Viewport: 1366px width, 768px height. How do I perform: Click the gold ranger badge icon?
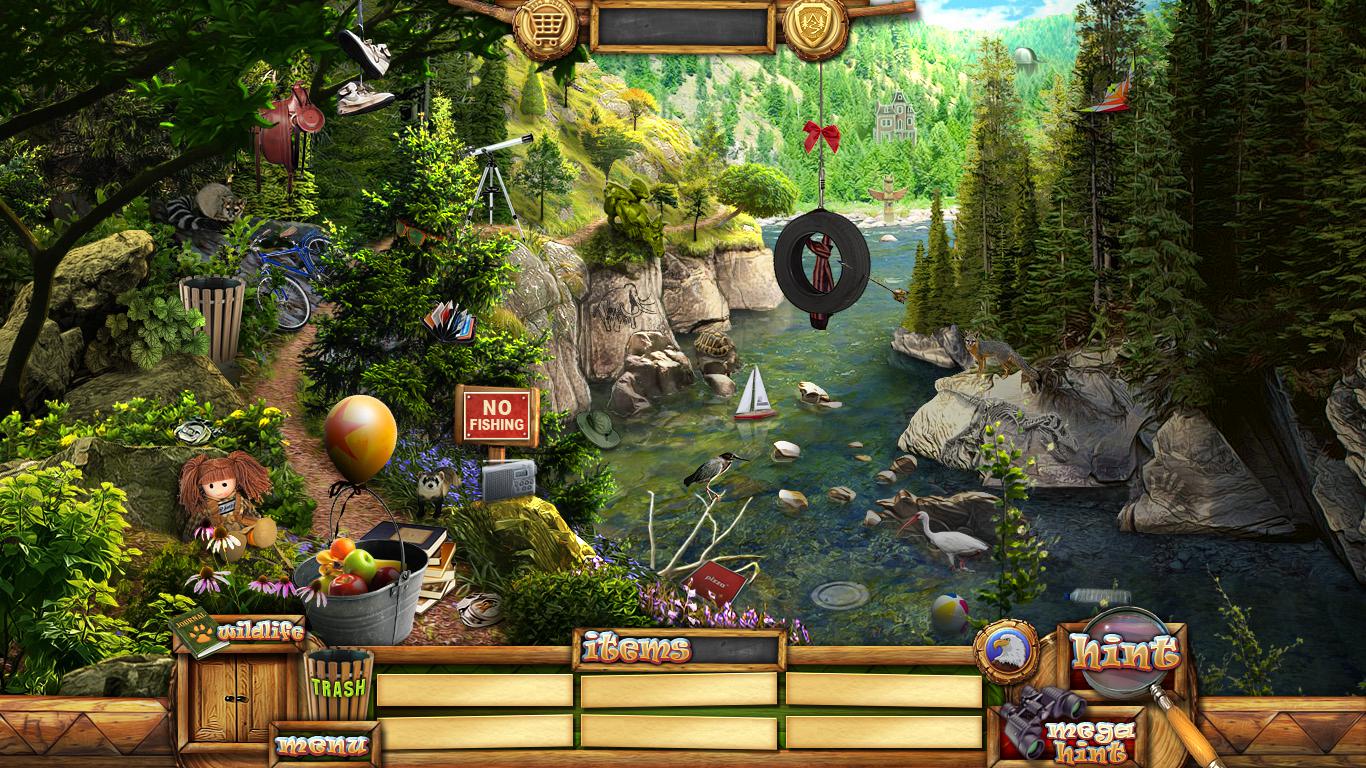[815, 27]
